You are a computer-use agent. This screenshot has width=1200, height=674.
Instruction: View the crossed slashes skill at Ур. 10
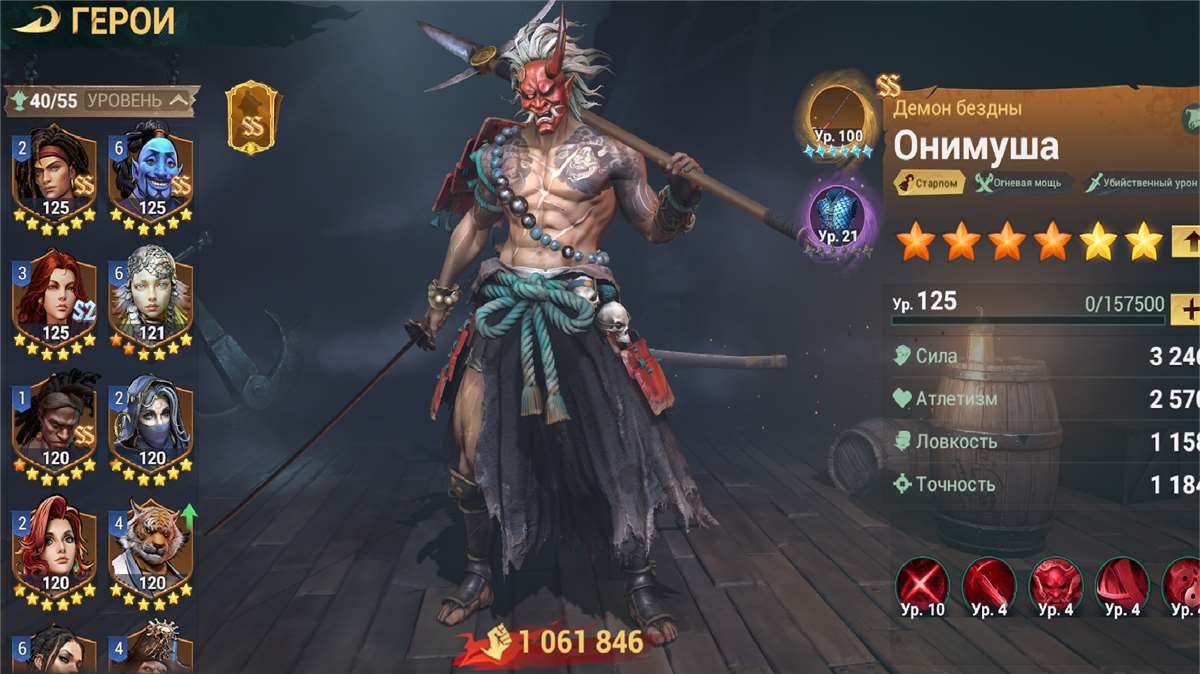tap(922, 585)
